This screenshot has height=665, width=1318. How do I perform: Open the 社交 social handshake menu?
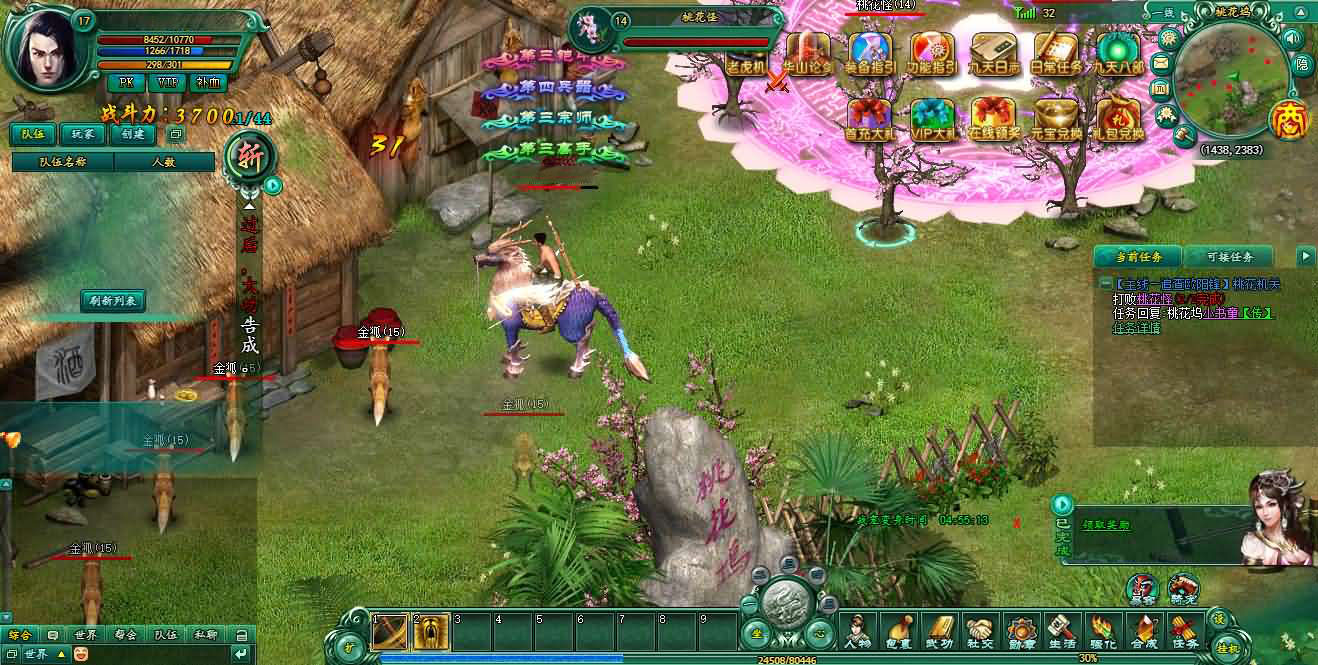coord(982,631)
